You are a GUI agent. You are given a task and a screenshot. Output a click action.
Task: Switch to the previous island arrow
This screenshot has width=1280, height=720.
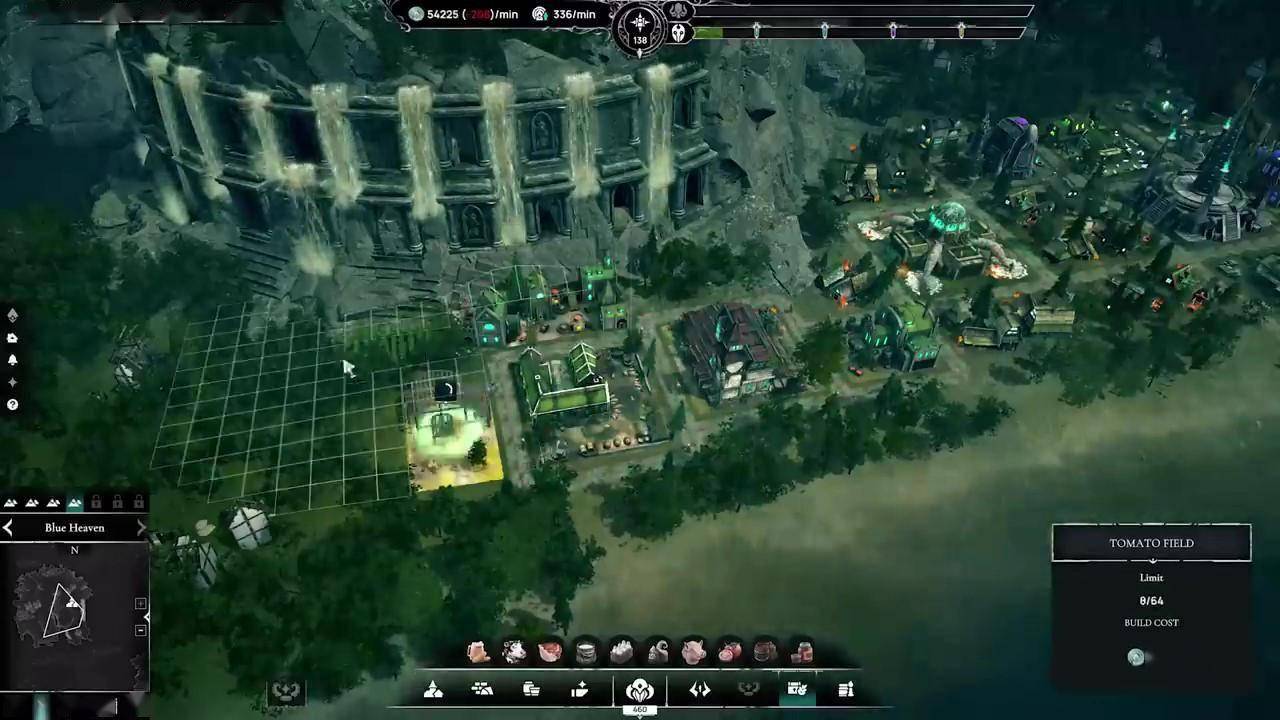9,527
